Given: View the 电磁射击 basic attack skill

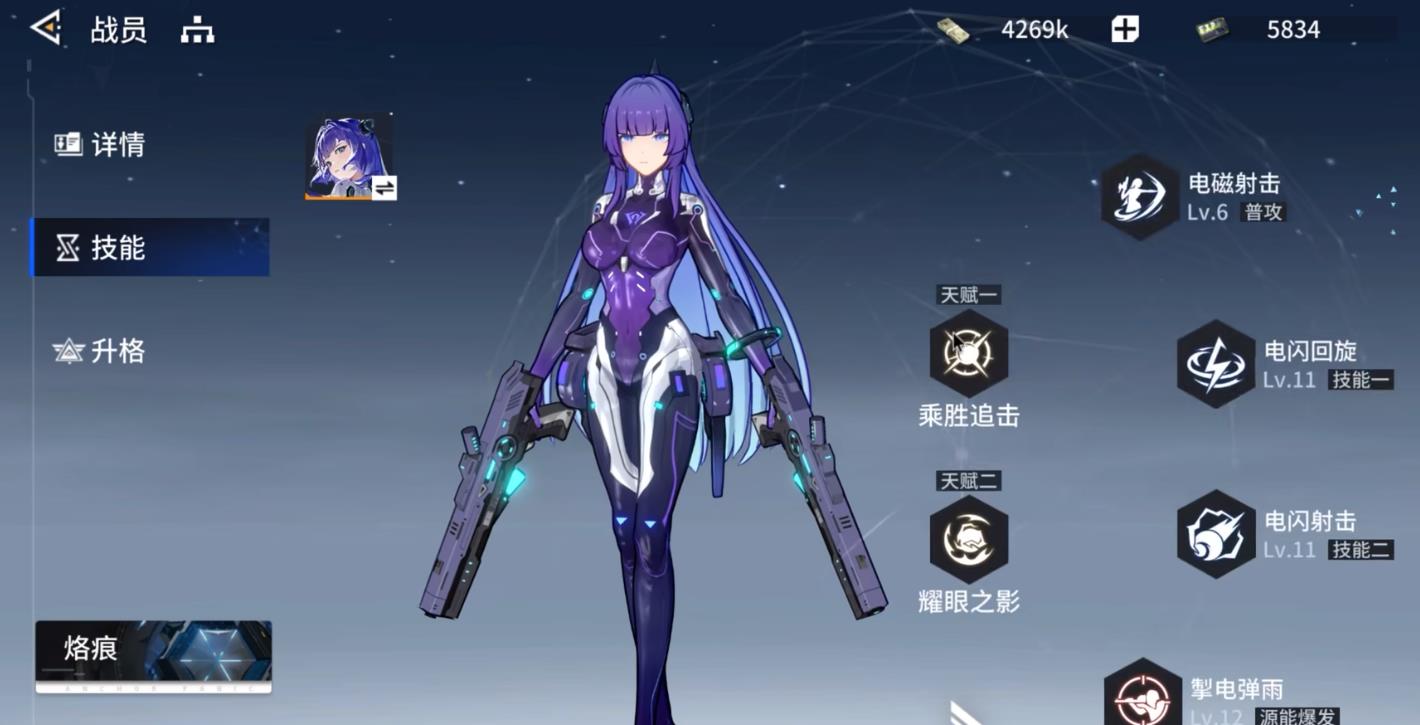Looking at the screenshot, I should (x=1140, y=197).
